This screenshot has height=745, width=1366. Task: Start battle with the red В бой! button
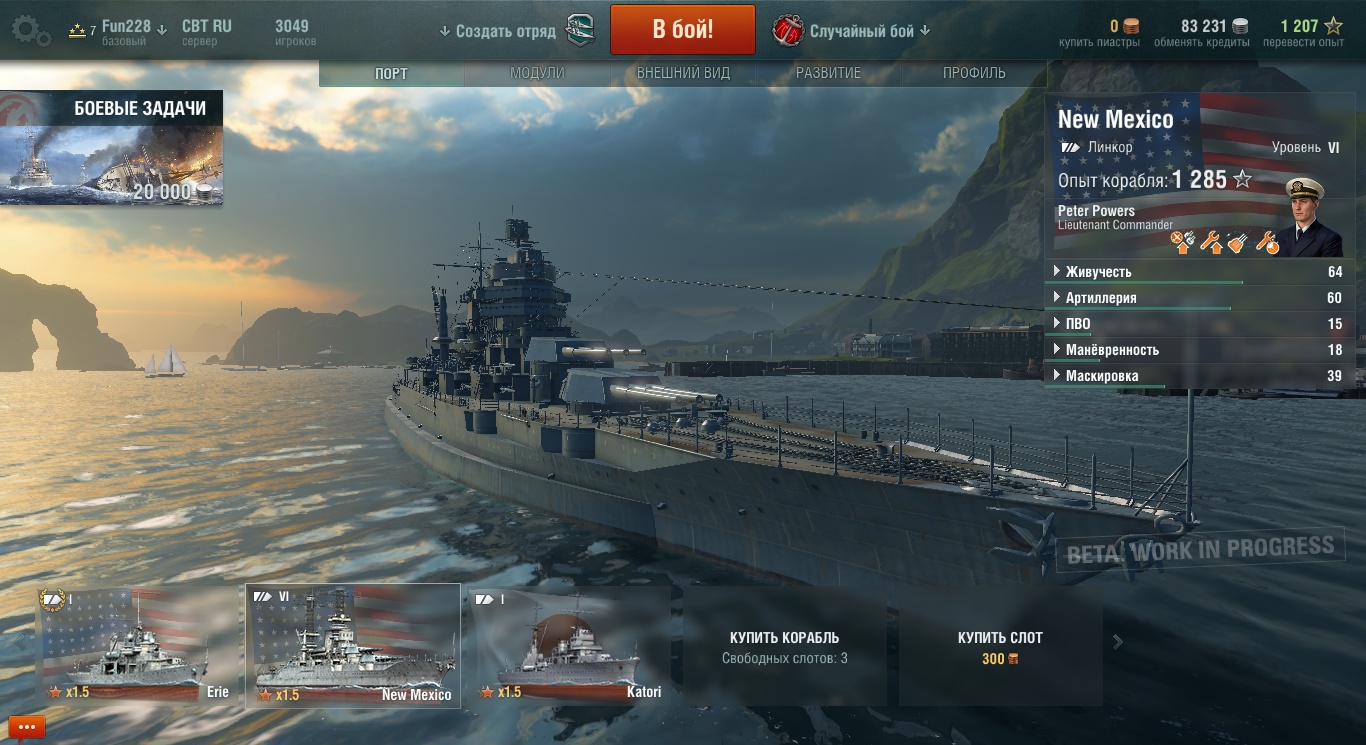coord(682,29)
